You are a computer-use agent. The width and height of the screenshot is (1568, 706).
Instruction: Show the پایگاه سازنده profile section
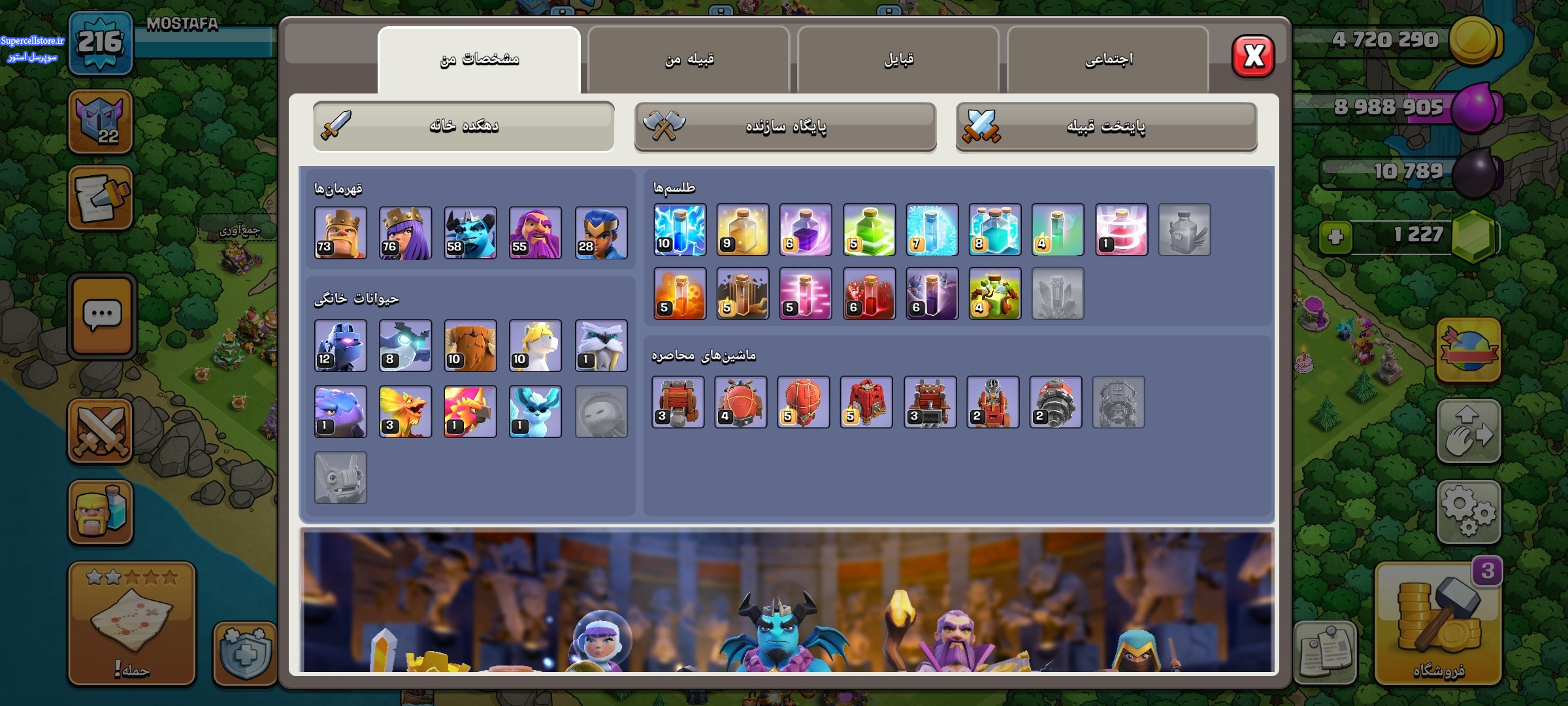(x=785, y=127)
